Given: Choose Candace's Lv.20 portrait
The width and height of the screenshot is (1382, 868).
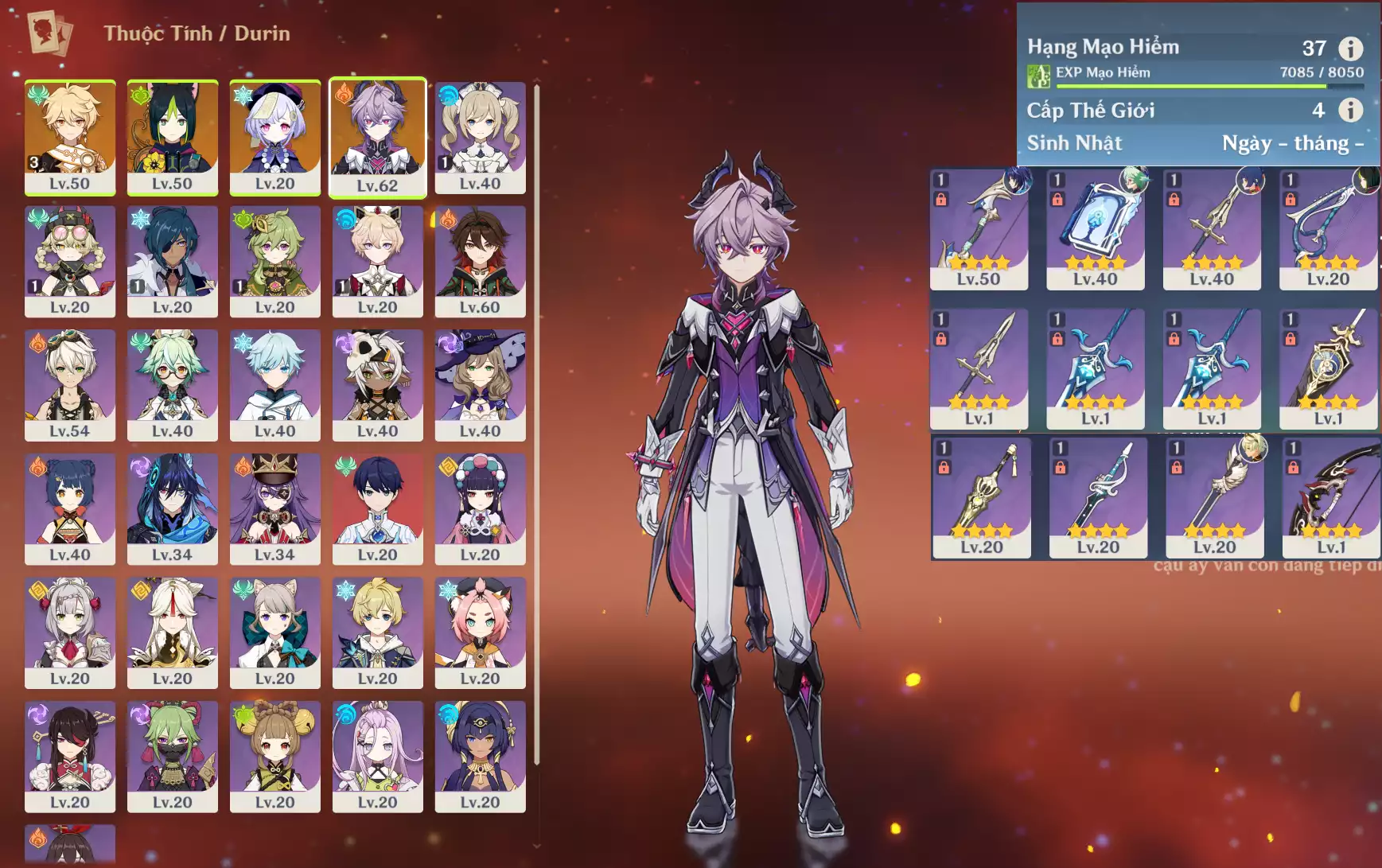Looking at the screenshot, I should pyautogui.click(x=480, y=756).
